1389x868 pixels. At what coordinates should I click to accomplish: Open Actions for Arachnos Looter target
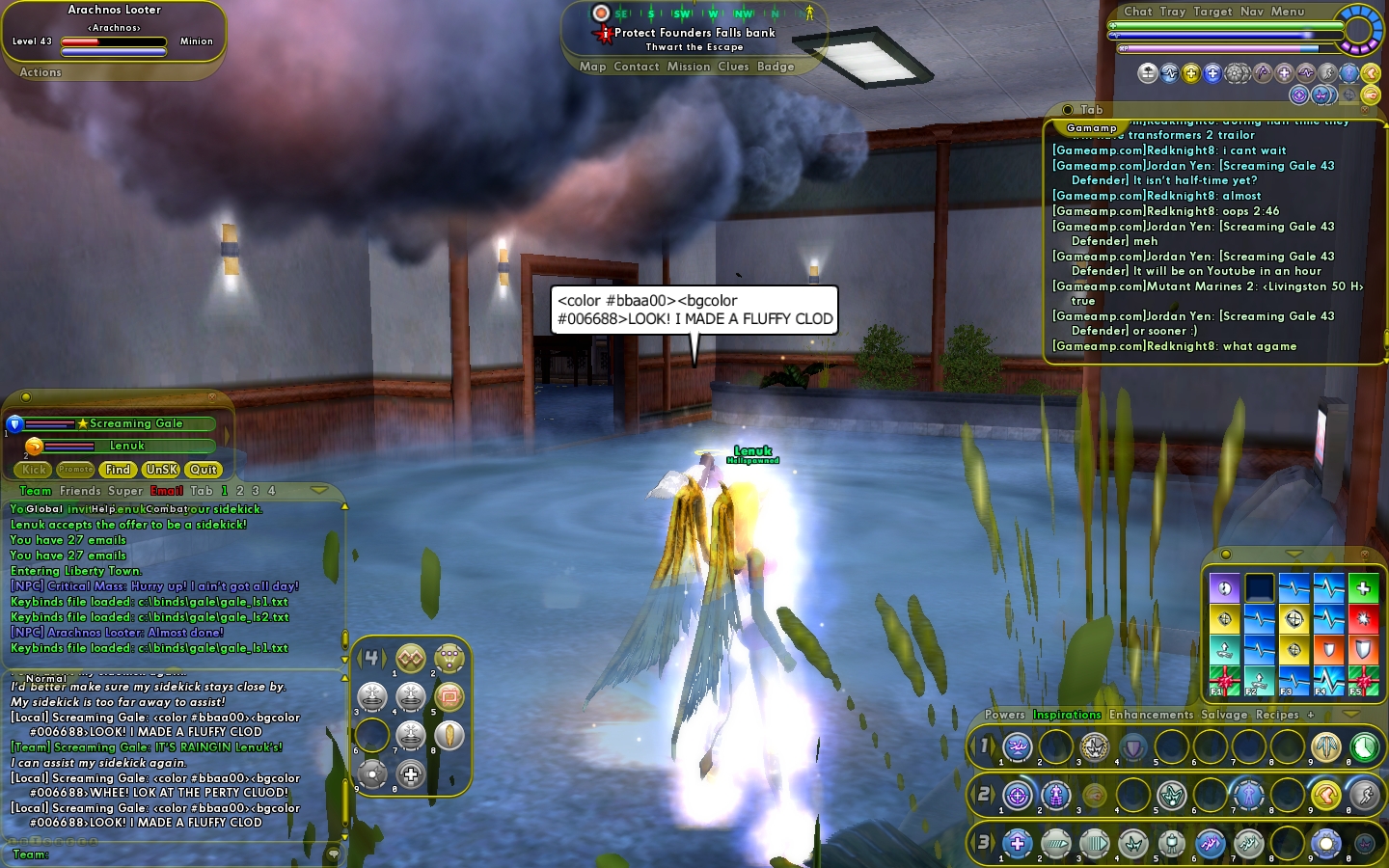[41, 72]
